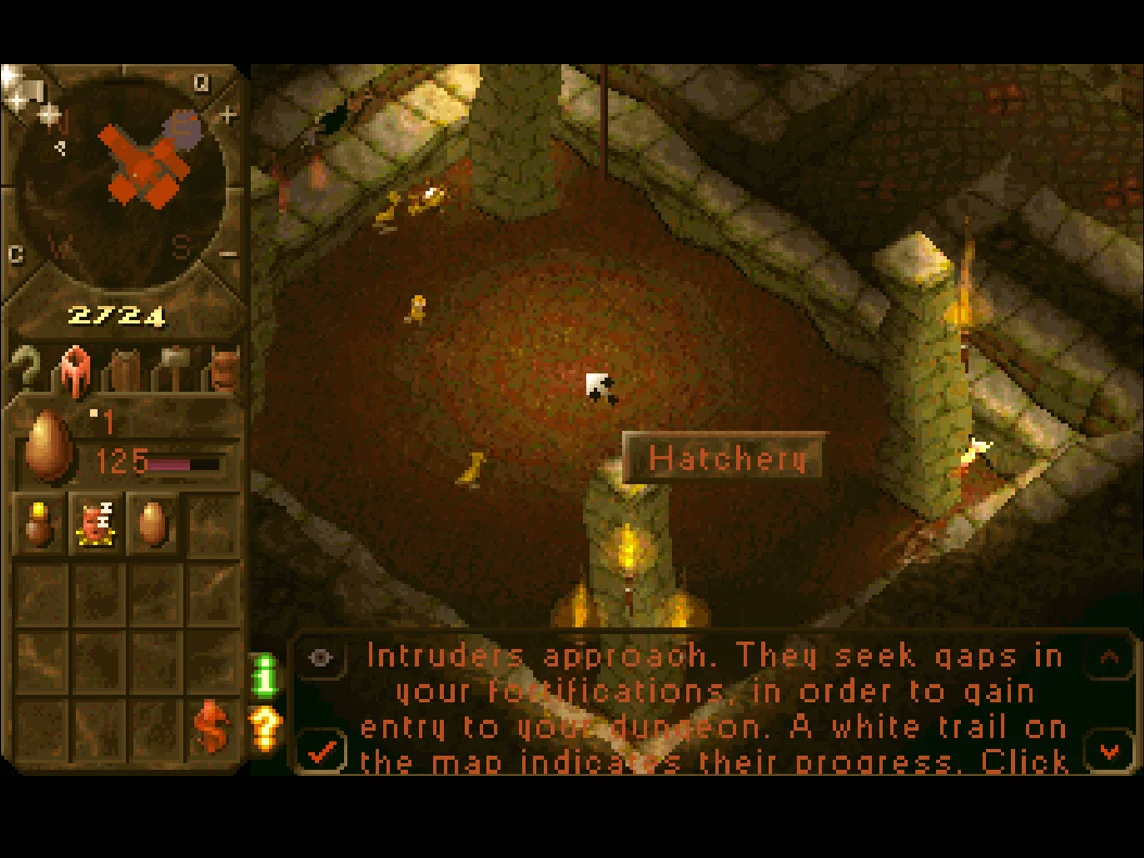Open the green information message icon
The image size is (1144, 858).
pyautogui.click(x=266, y=676)
